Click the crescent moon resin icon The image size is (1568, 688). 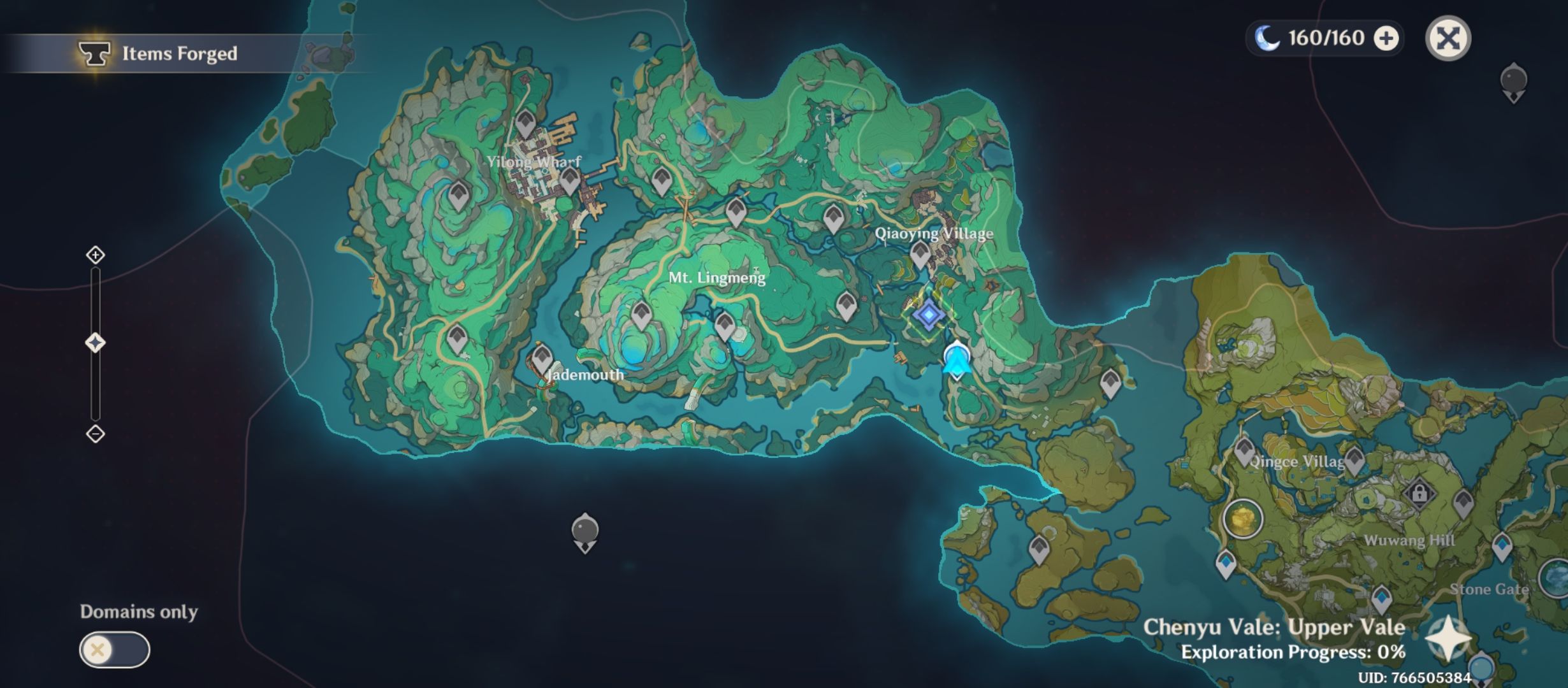pyautogui.click(x=1265, y=38)
